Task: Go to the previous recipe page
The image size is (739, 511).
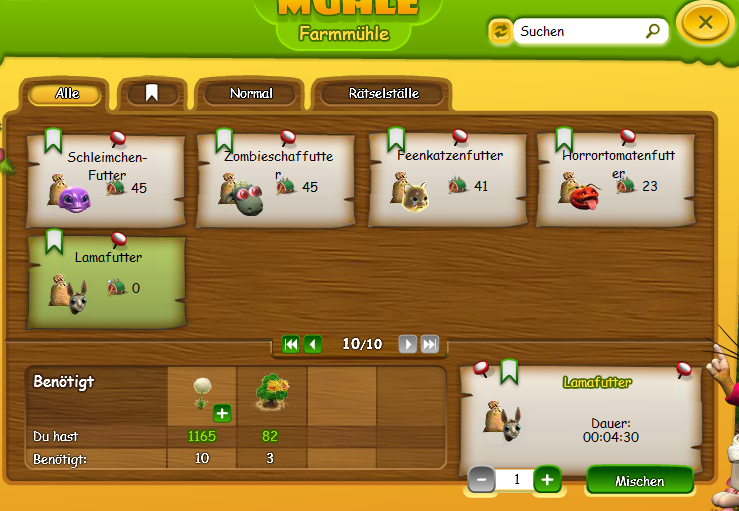Action: 313,344
